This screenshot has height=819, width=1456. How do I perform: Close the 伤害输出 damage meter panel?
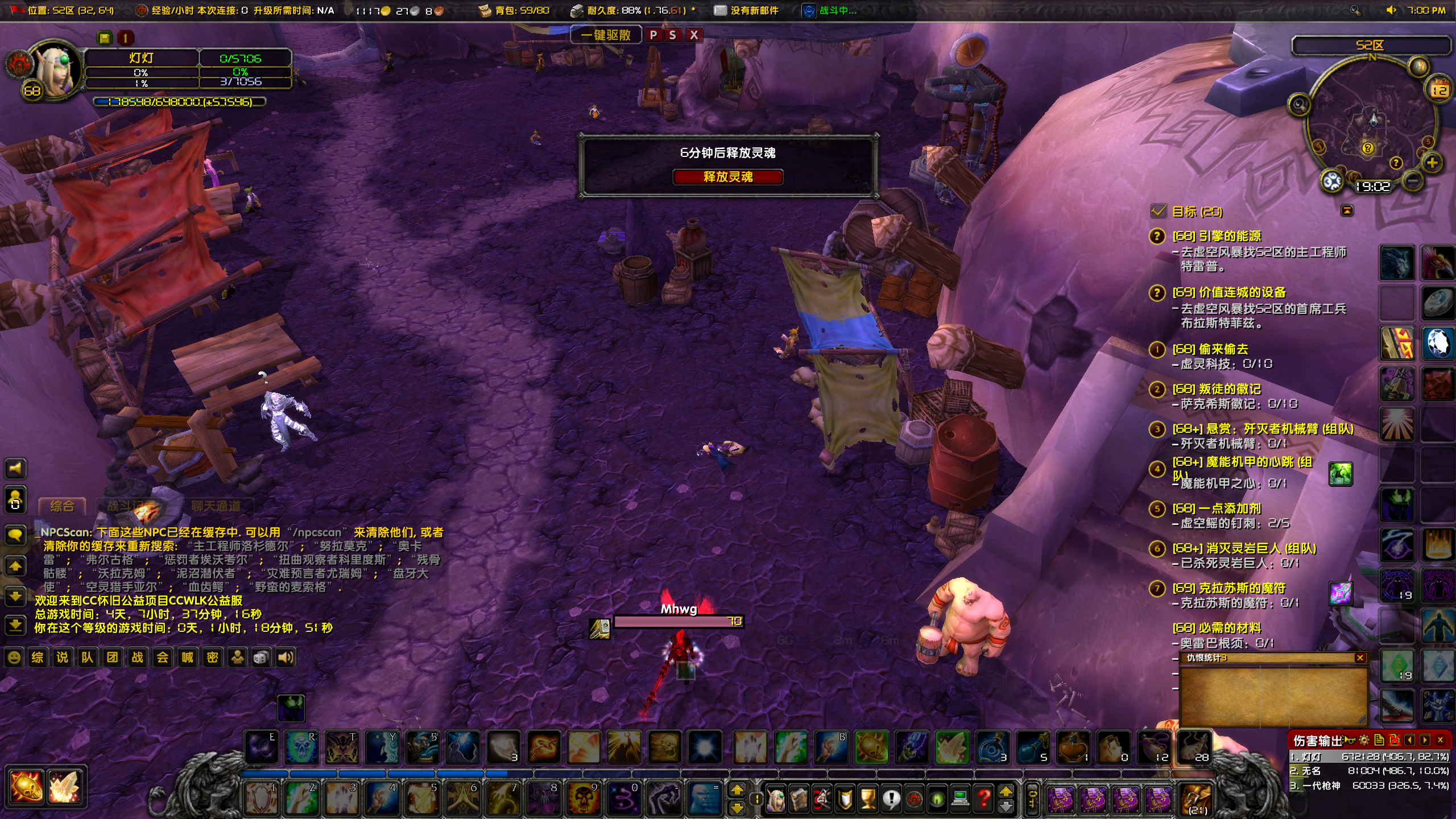[1440, 740]
